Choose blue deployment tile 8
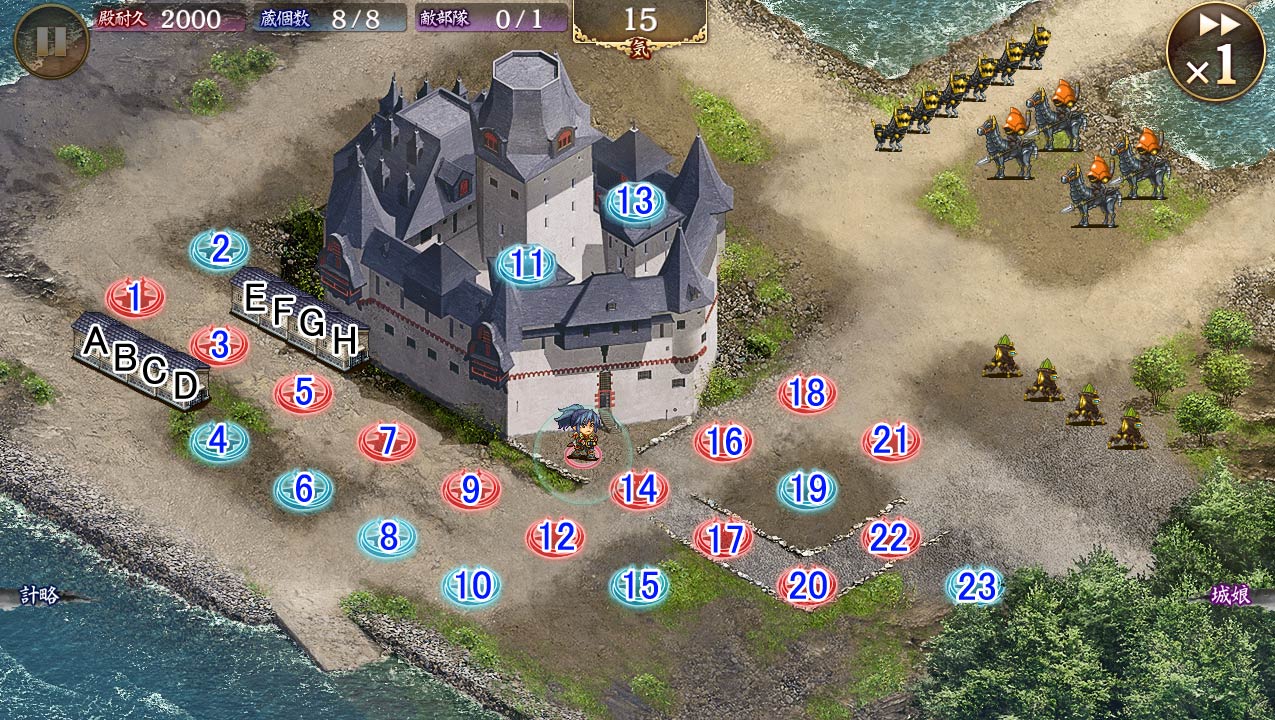 [387, 538]
